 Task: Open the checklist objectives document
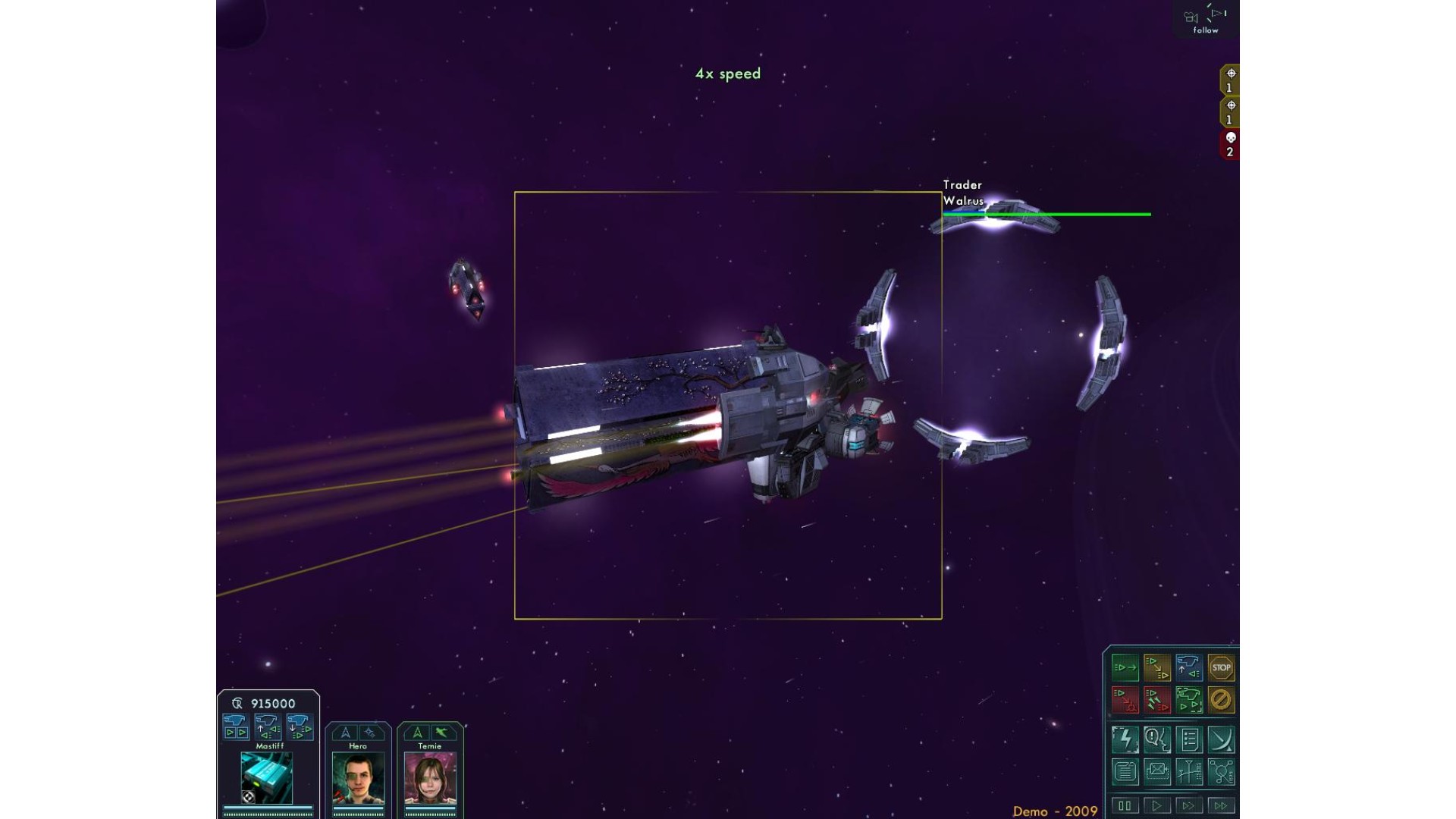coord(1189,739)
